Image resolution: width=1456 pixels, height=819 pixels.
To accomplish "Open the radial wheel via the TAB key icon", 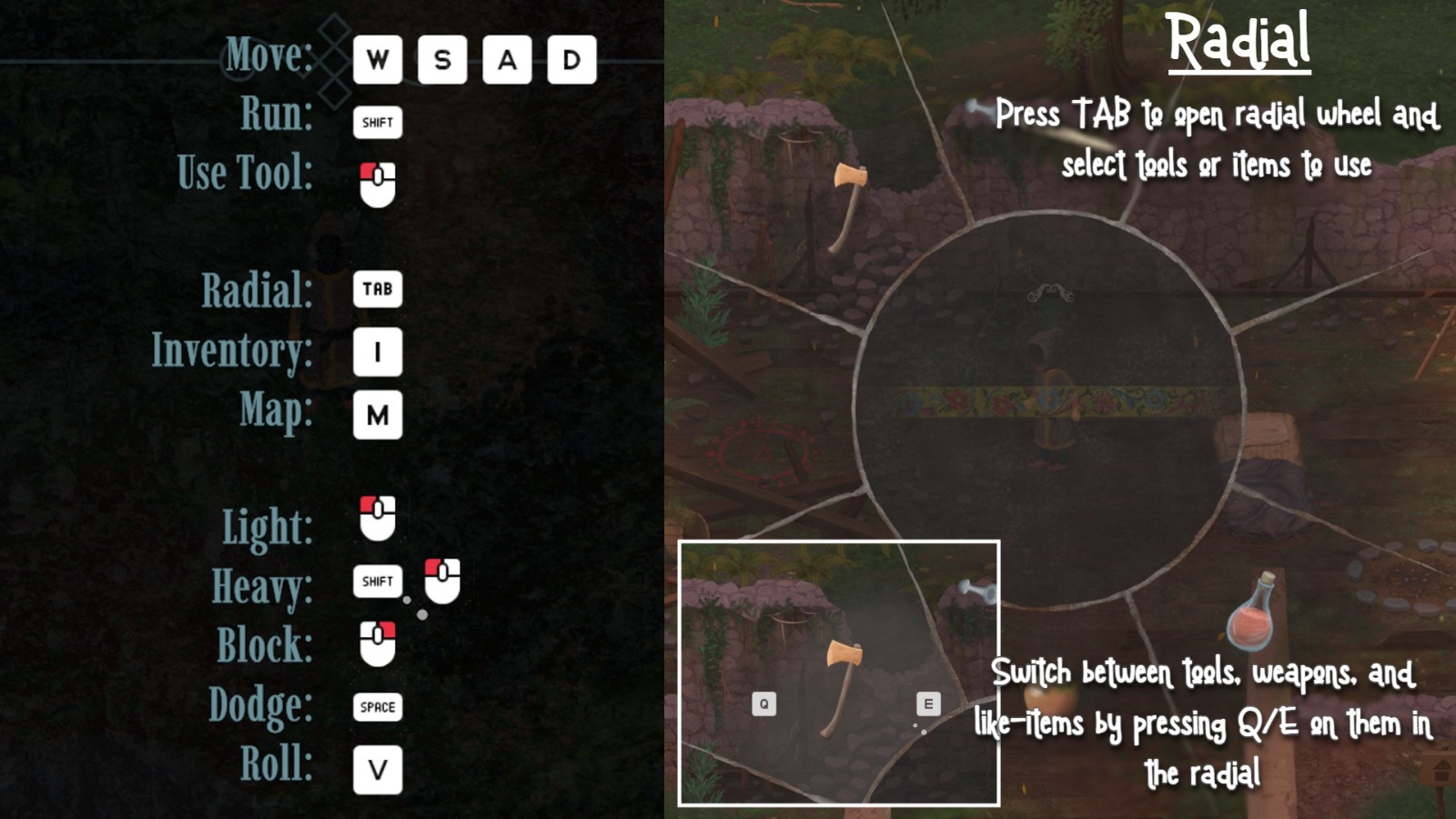I will 378,289.
